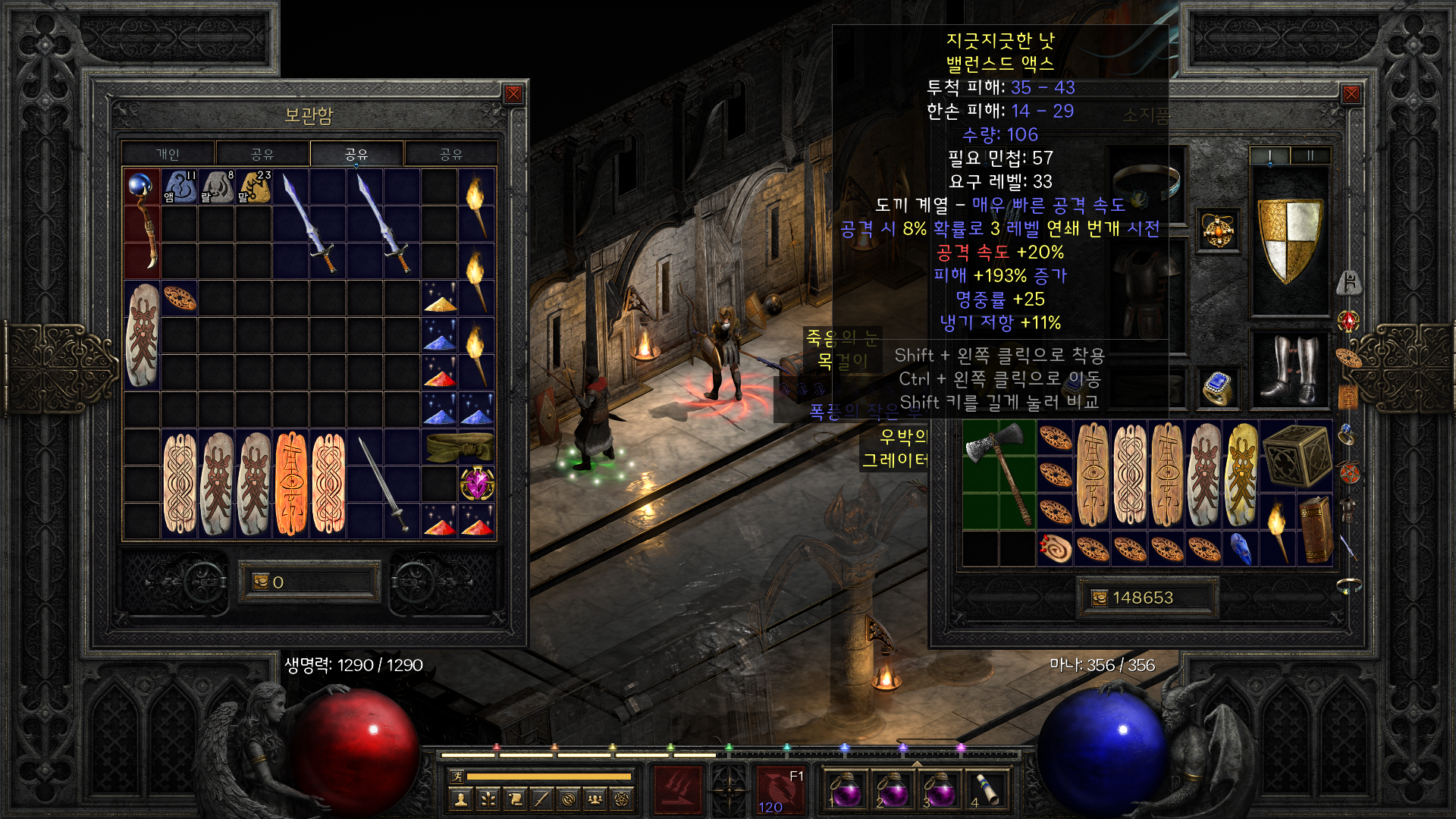The image size is (1456, 819).
Task: Close the inventory panel
Action: coord(1351,94)
